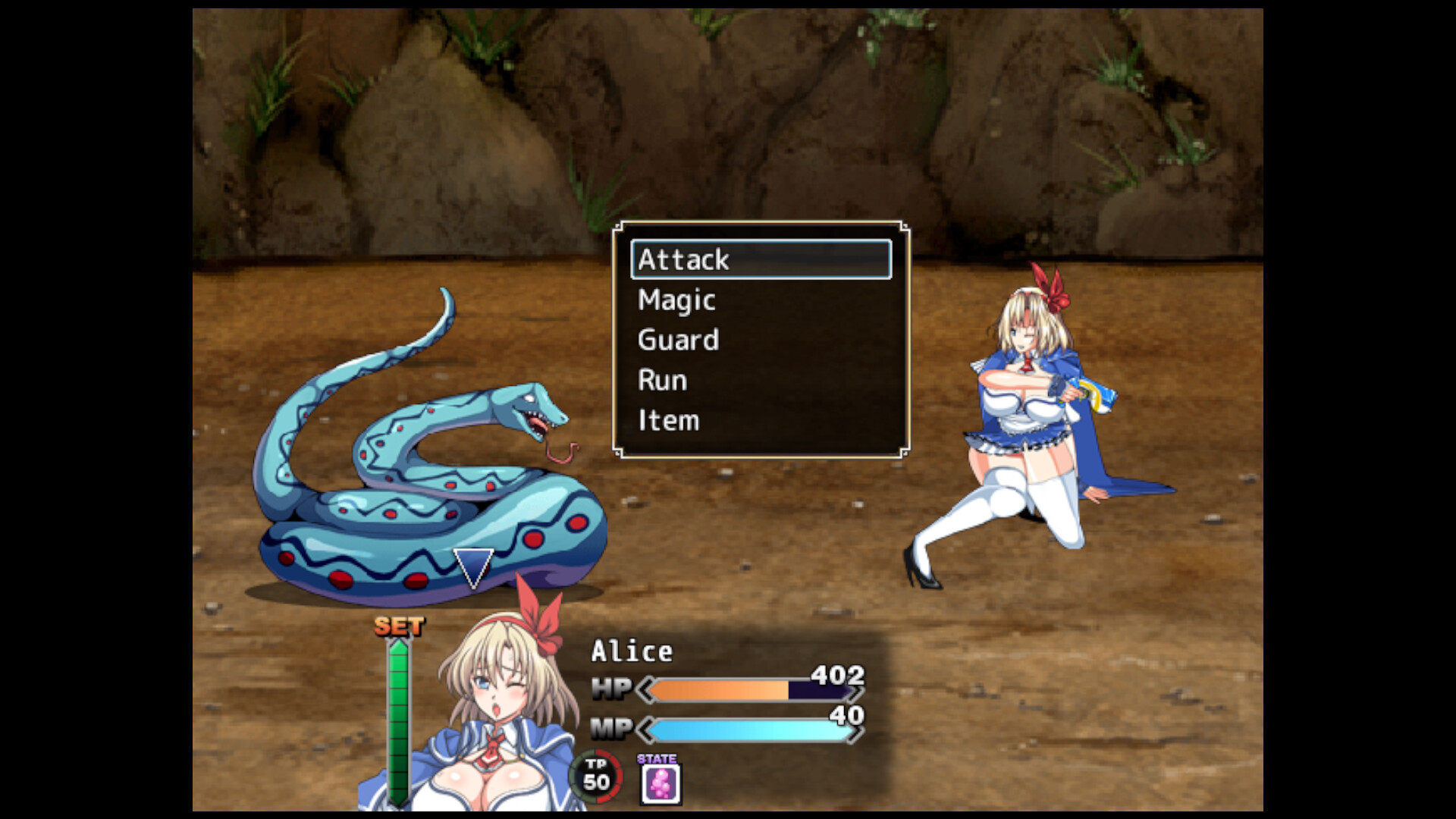Click the HP label in Alice's status window
Screen dimensions: 1456x819
[613, 689]
